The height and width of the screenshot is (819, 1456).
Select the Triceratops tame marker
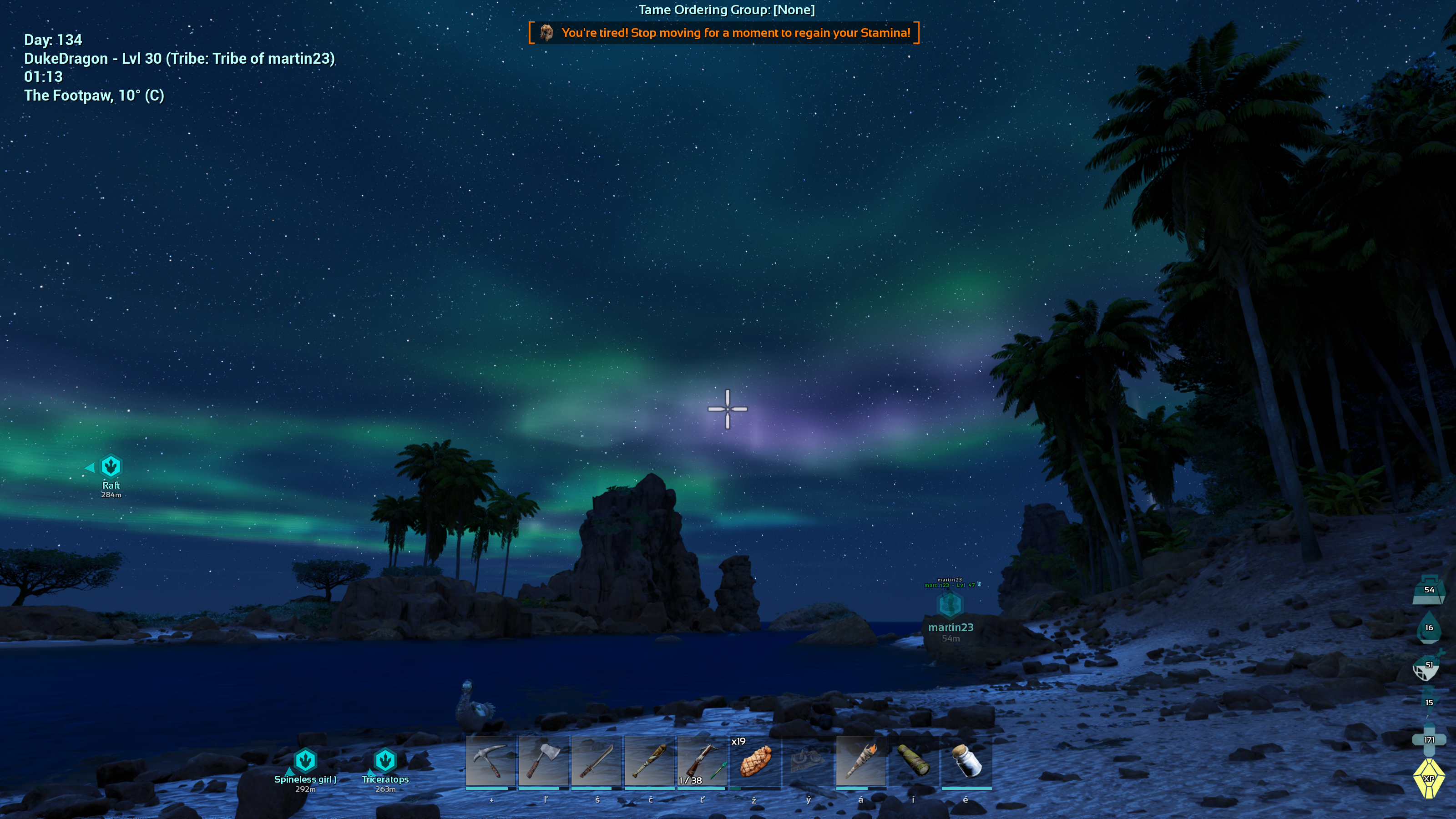pyautogui.click(x=385, y=761)
